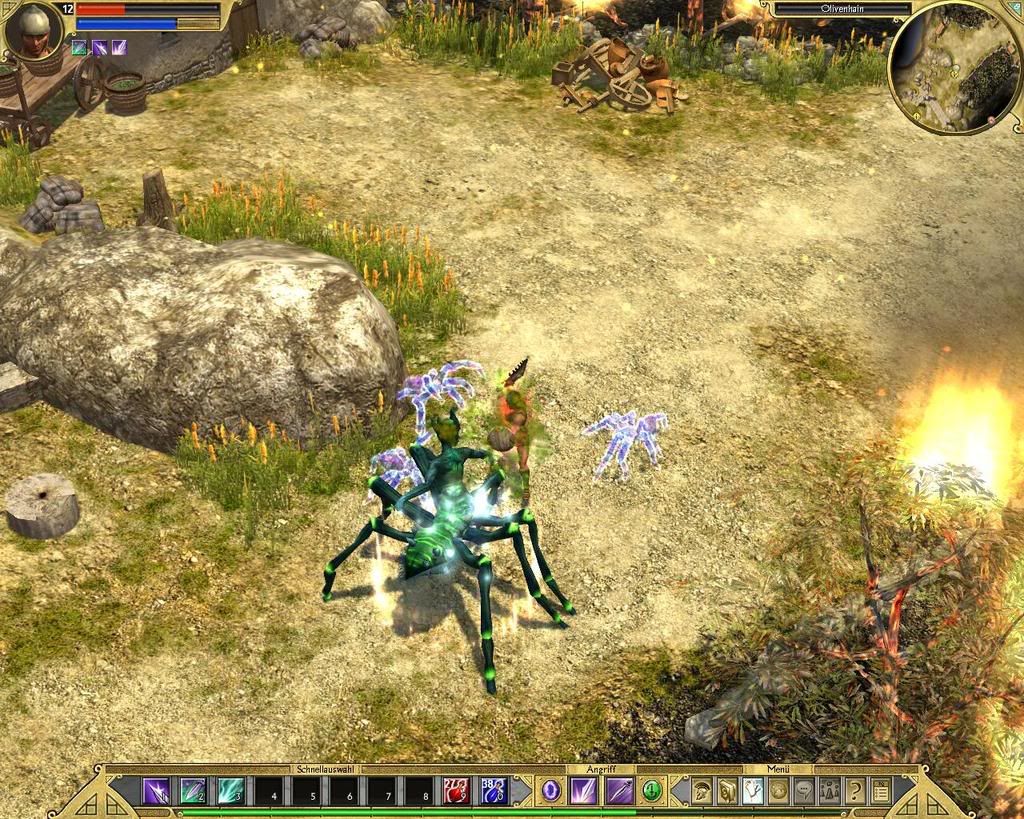Click the character portrait with helmet
The image size is (1024, 819).
35,30
